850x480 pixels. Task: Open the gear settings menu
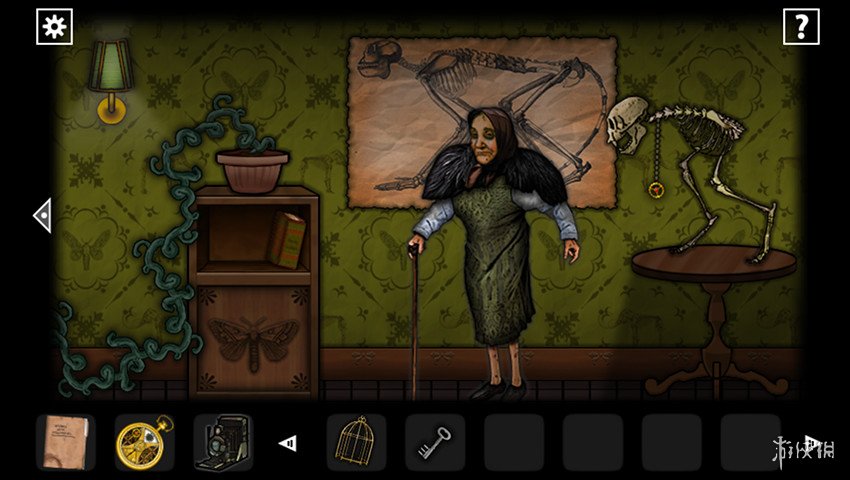point(54,27)
